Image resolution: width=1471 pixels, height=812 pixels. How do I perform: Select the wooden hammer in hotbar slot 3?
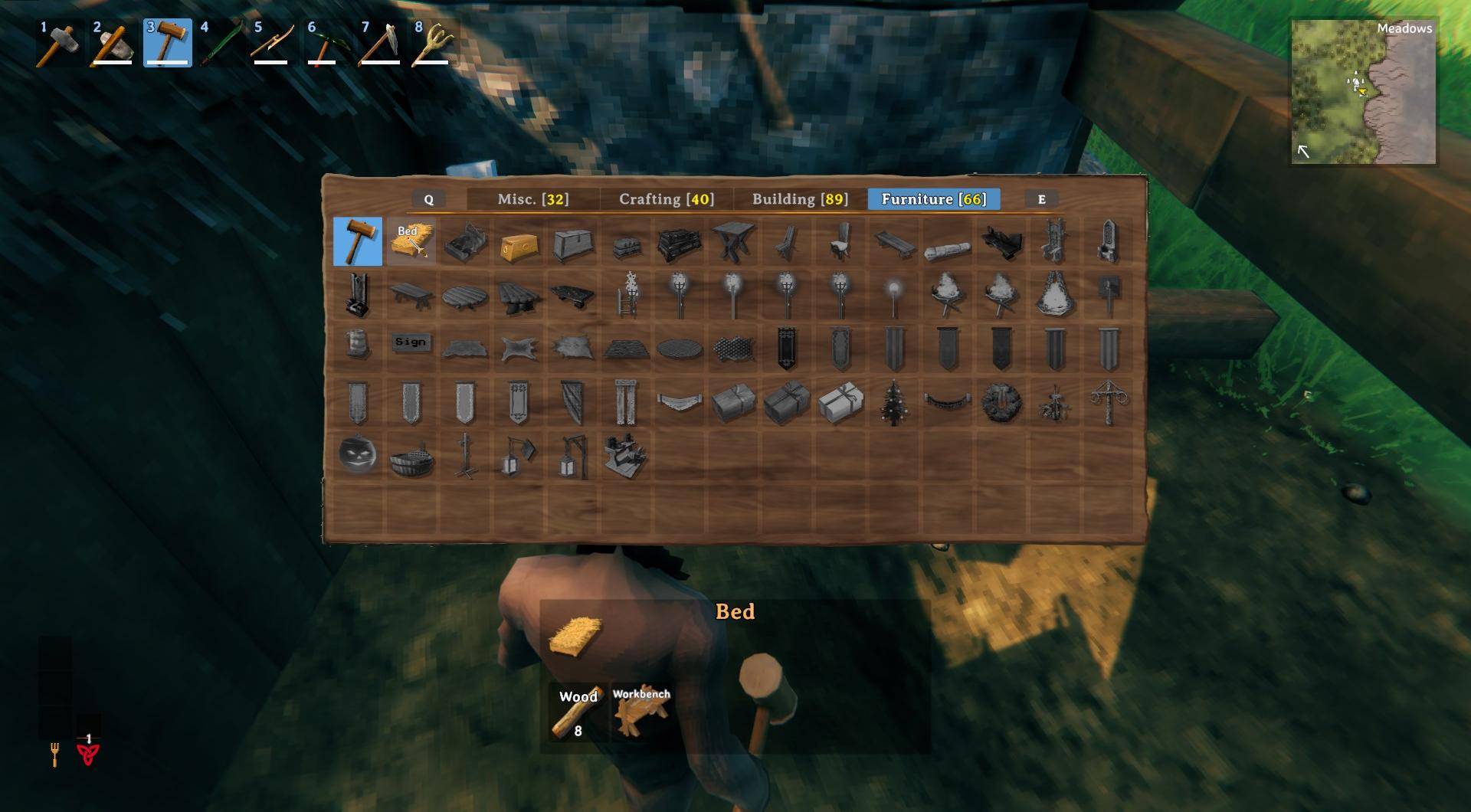pos(167,43)
